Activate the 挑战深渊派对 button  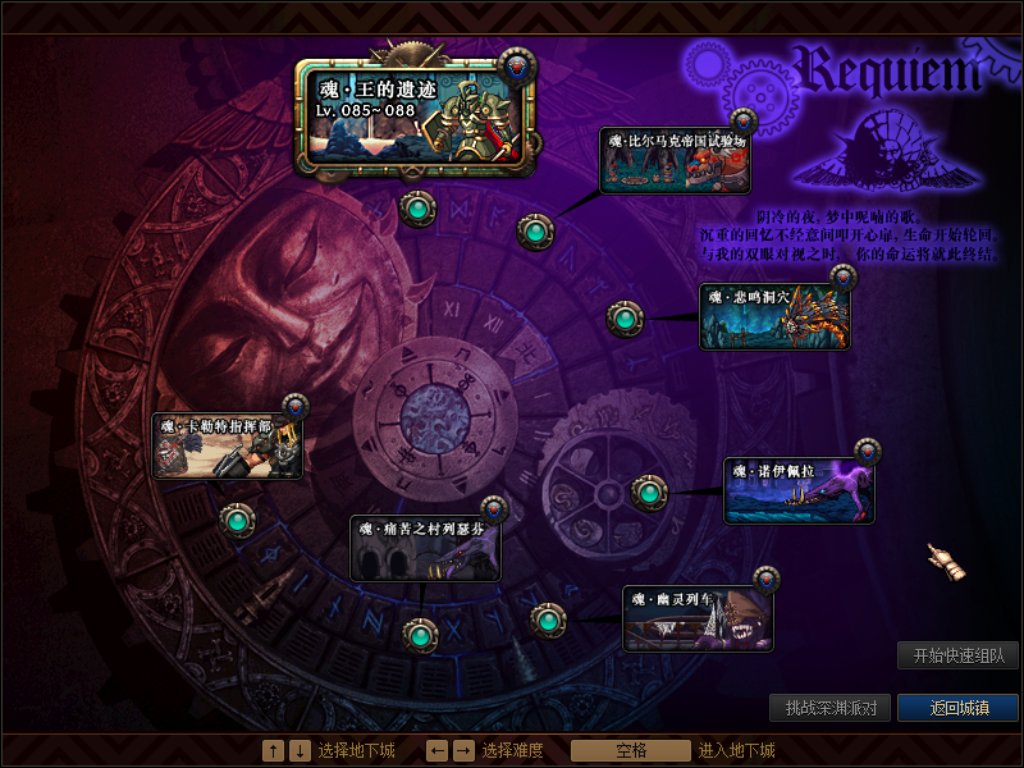point(831,708)
